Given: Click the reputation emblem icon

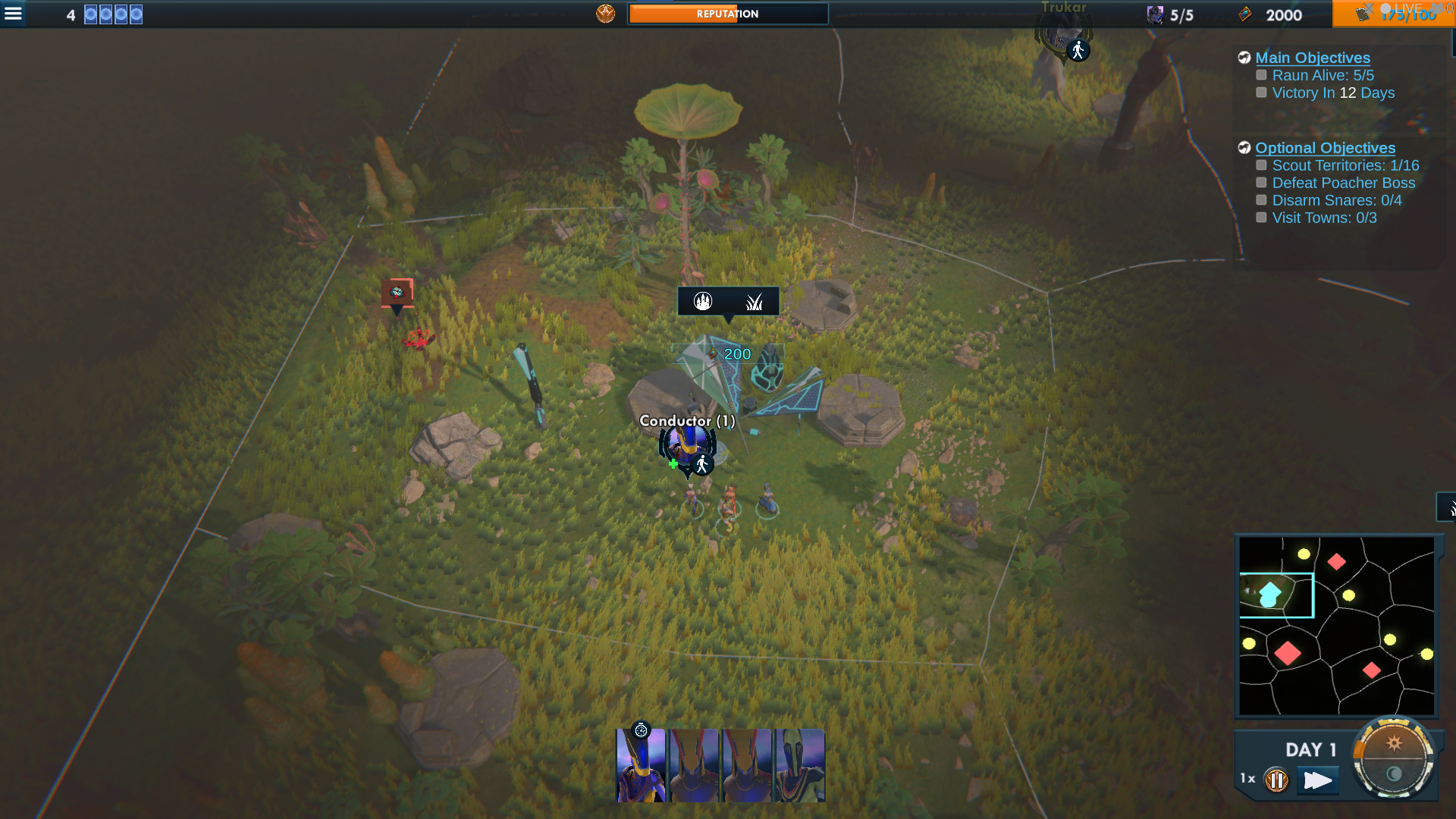Looking at the screenshot, I should 605,14.
